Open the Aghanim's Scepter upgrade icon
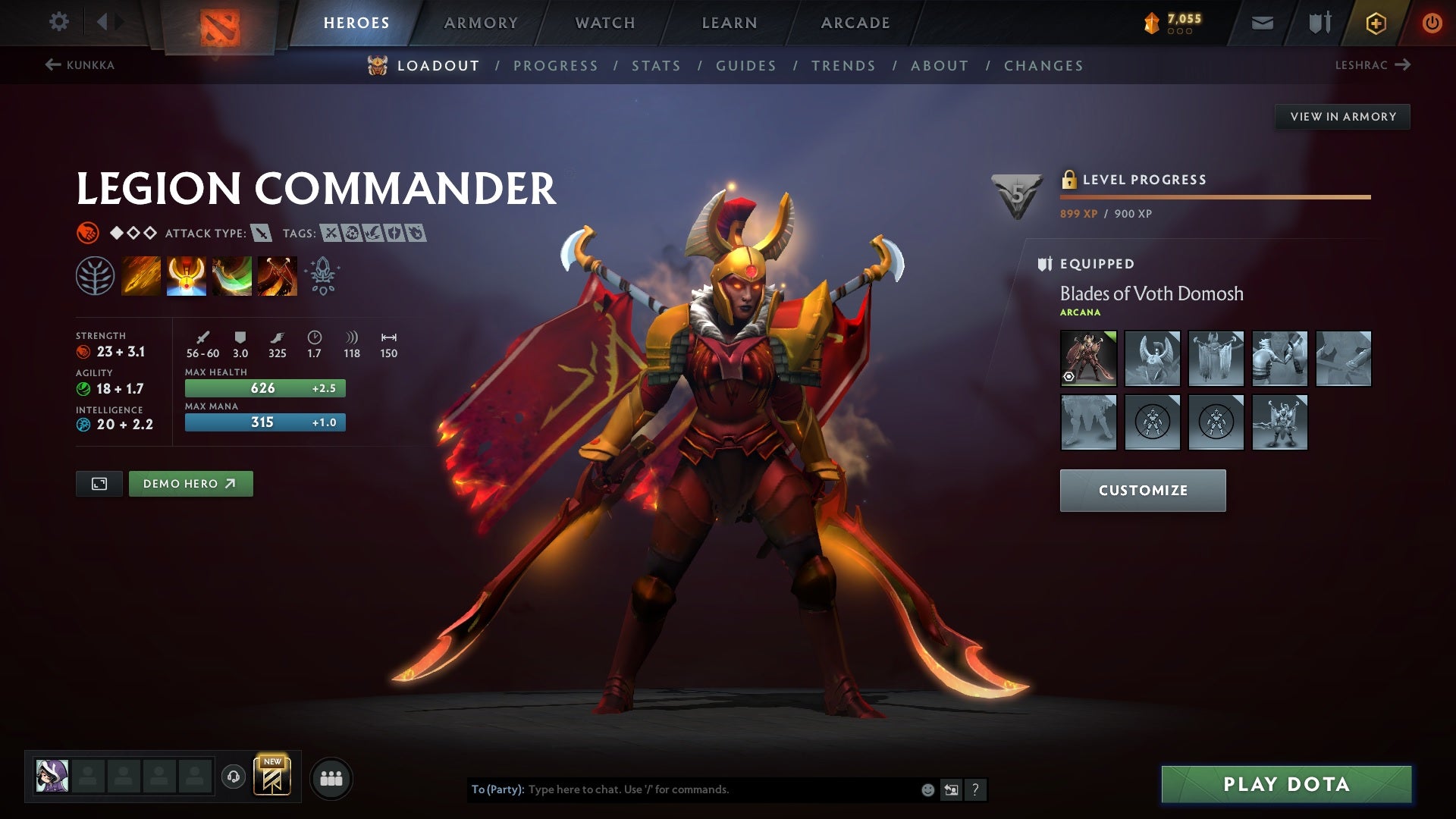Screen dimensions: 1456x819 pyautogui.click(x=322, y=275)
